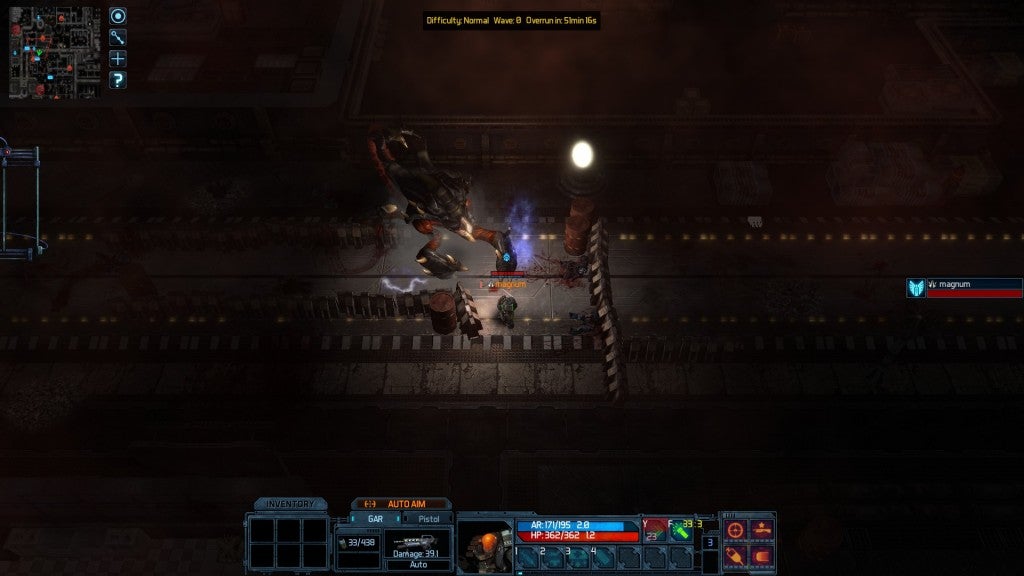The image size is (1024, 576).
Task: Activate ability slot number 4
Action: [x=605, y=558]
